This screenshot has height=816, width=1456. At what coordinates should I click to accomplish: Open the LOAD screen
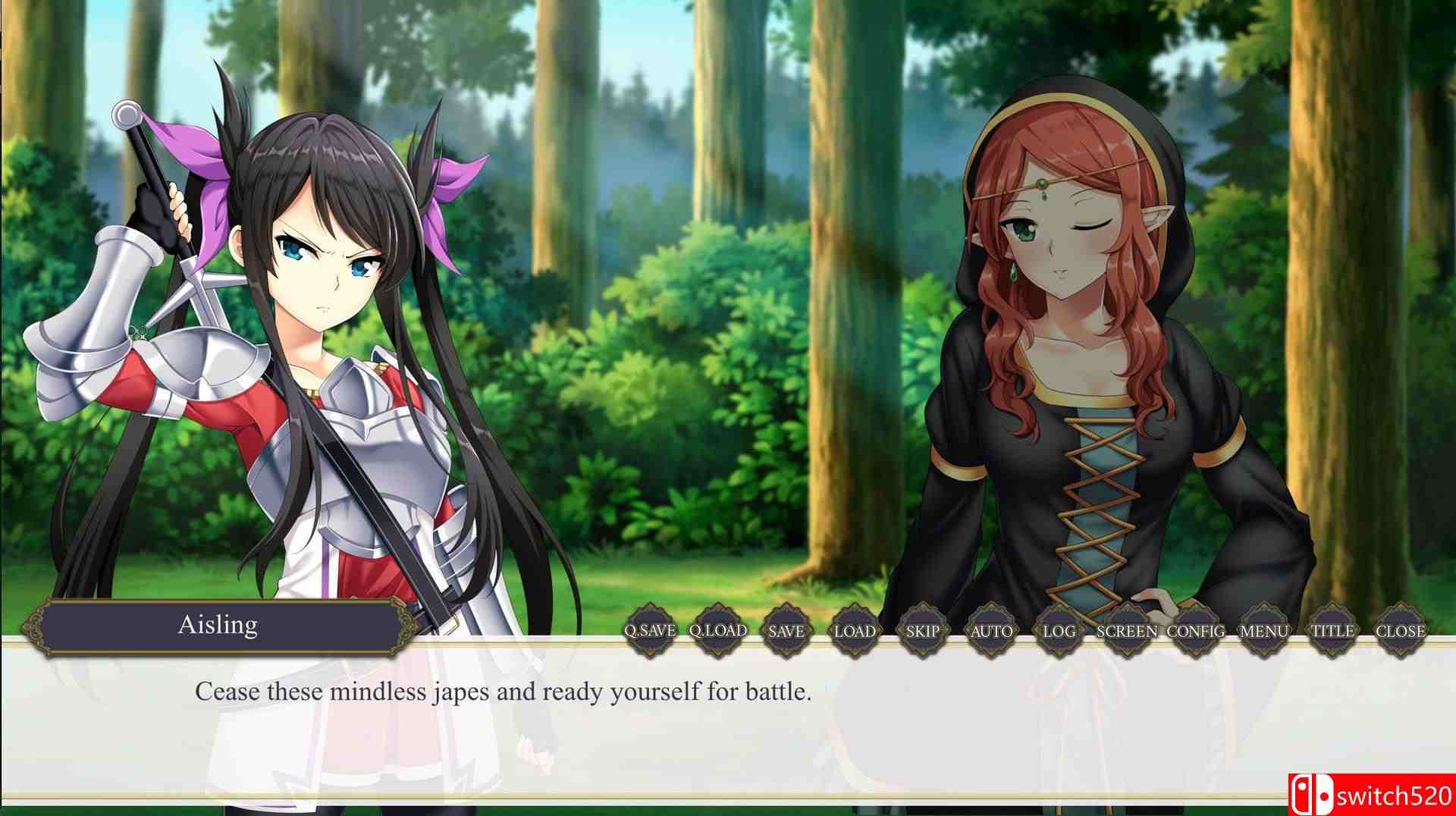(x=852, y=630)
